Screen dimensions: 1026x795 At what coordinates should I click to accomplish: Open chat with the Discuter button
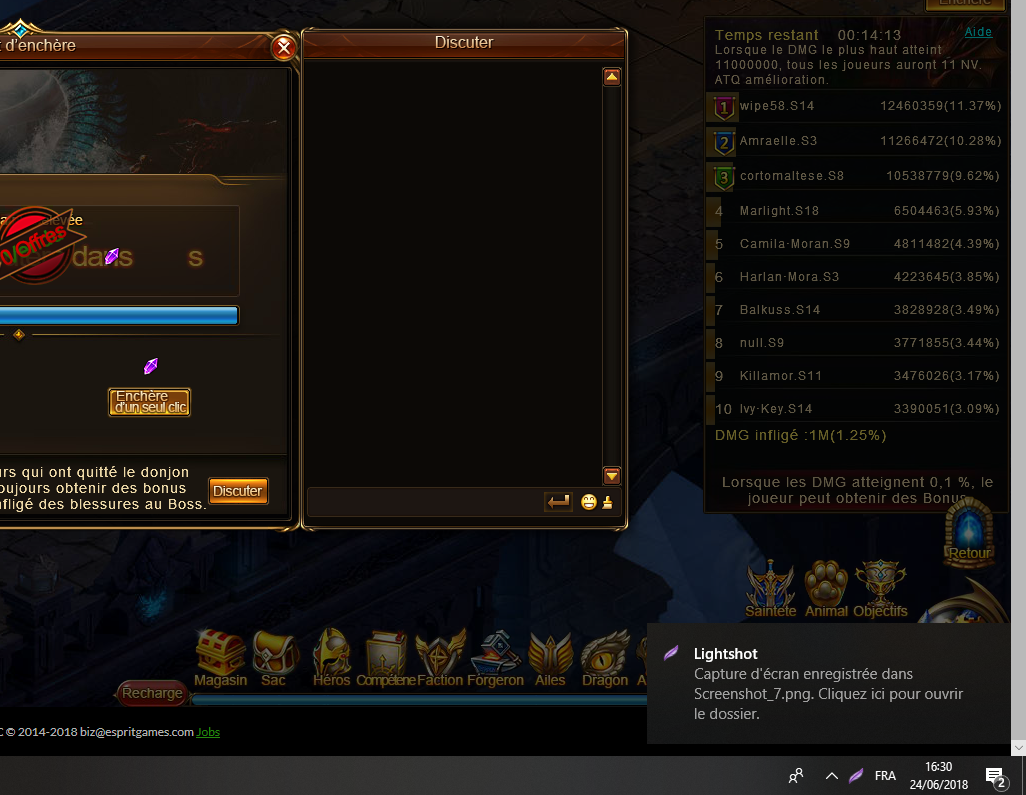point(238,491)
